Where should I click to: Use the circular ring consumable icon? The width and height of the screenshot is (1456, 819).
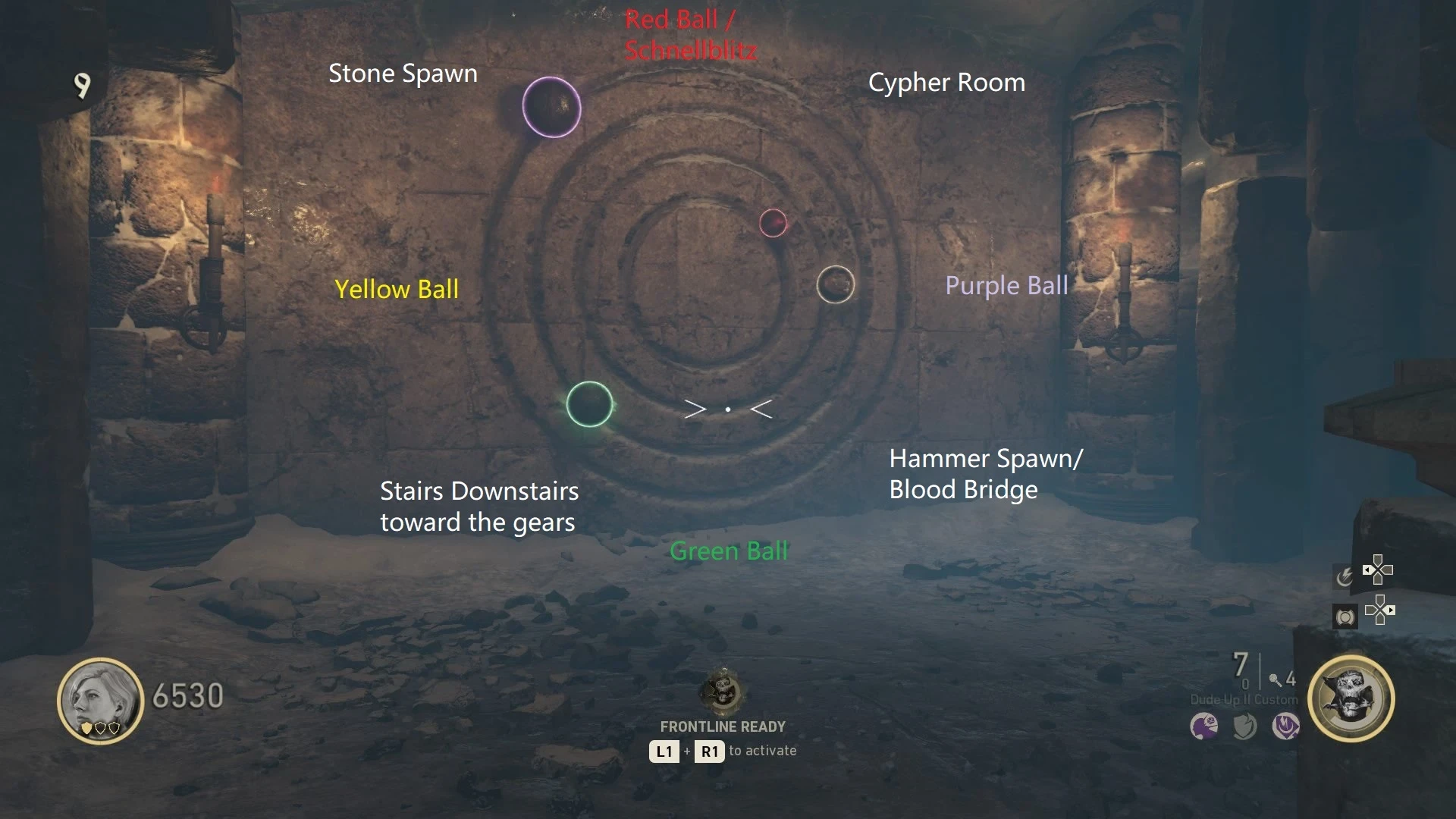tap(1345, 617)
